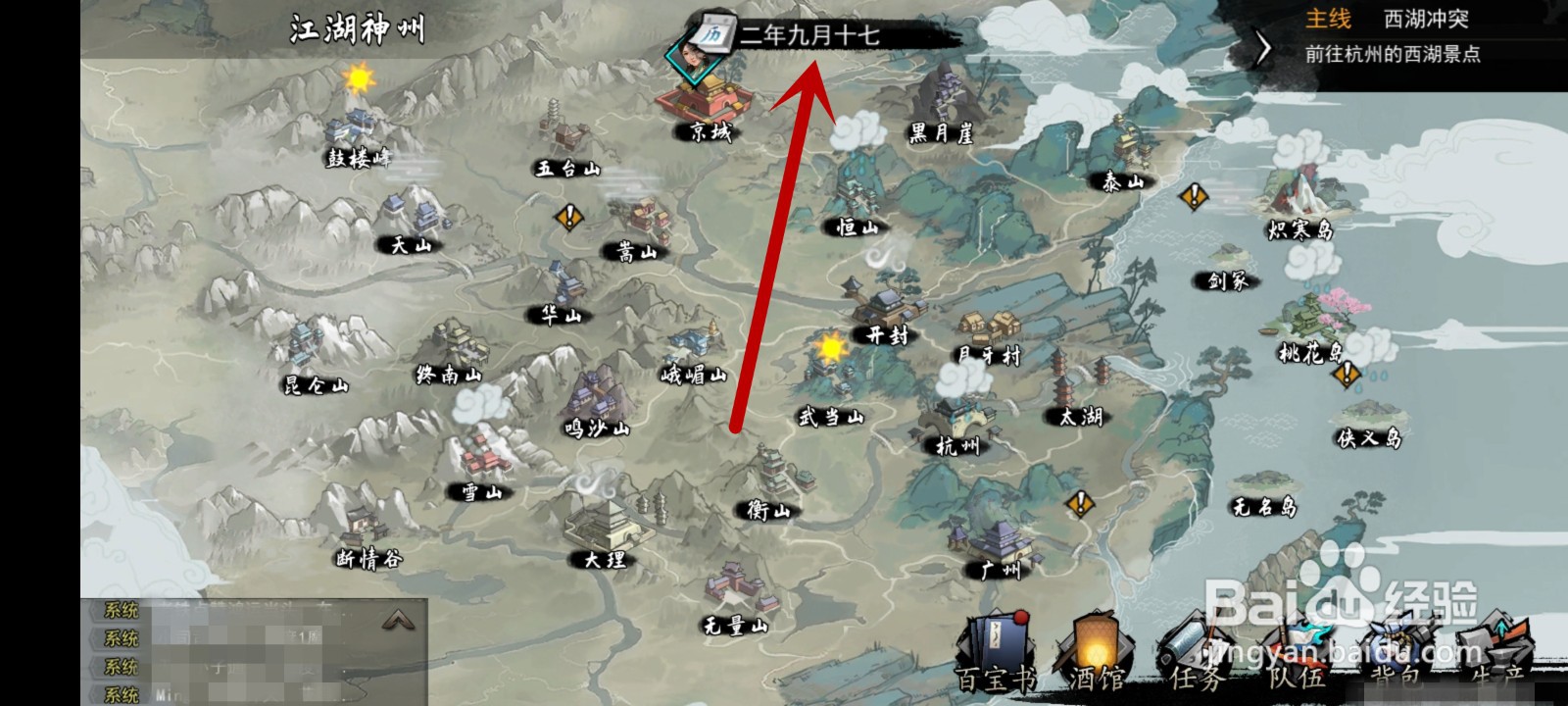Click the notification dot on 百宝书

coord(1019,618)
